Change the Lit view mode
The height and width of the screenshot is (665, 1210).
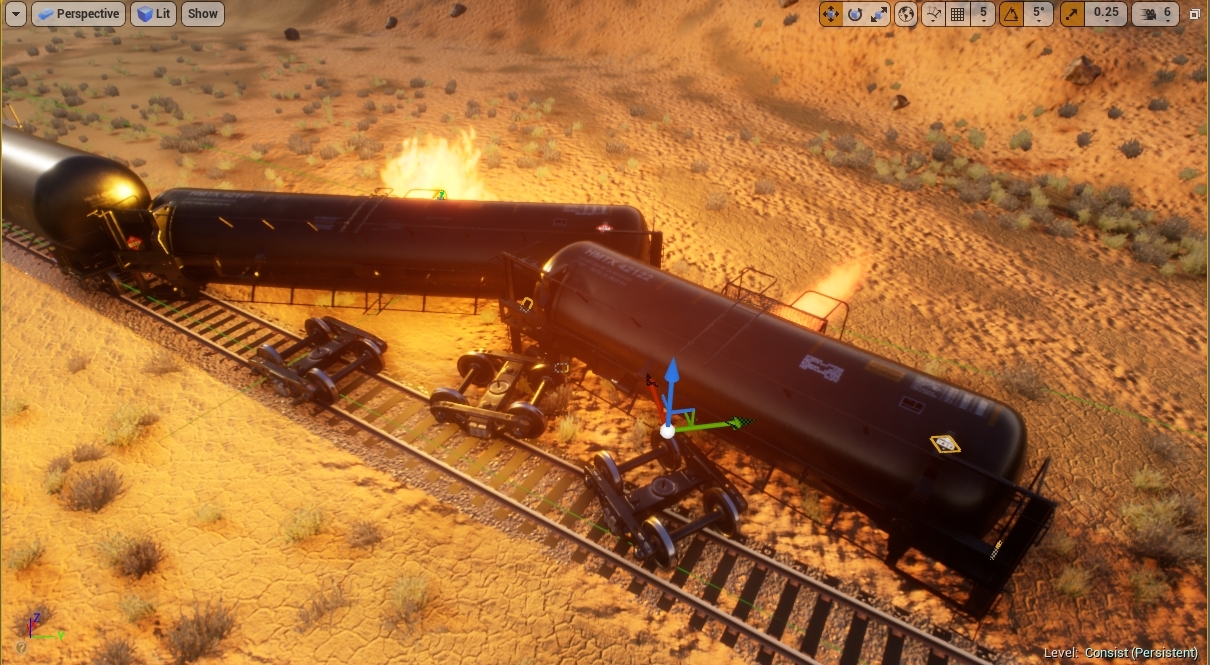[x=153, y=14]
